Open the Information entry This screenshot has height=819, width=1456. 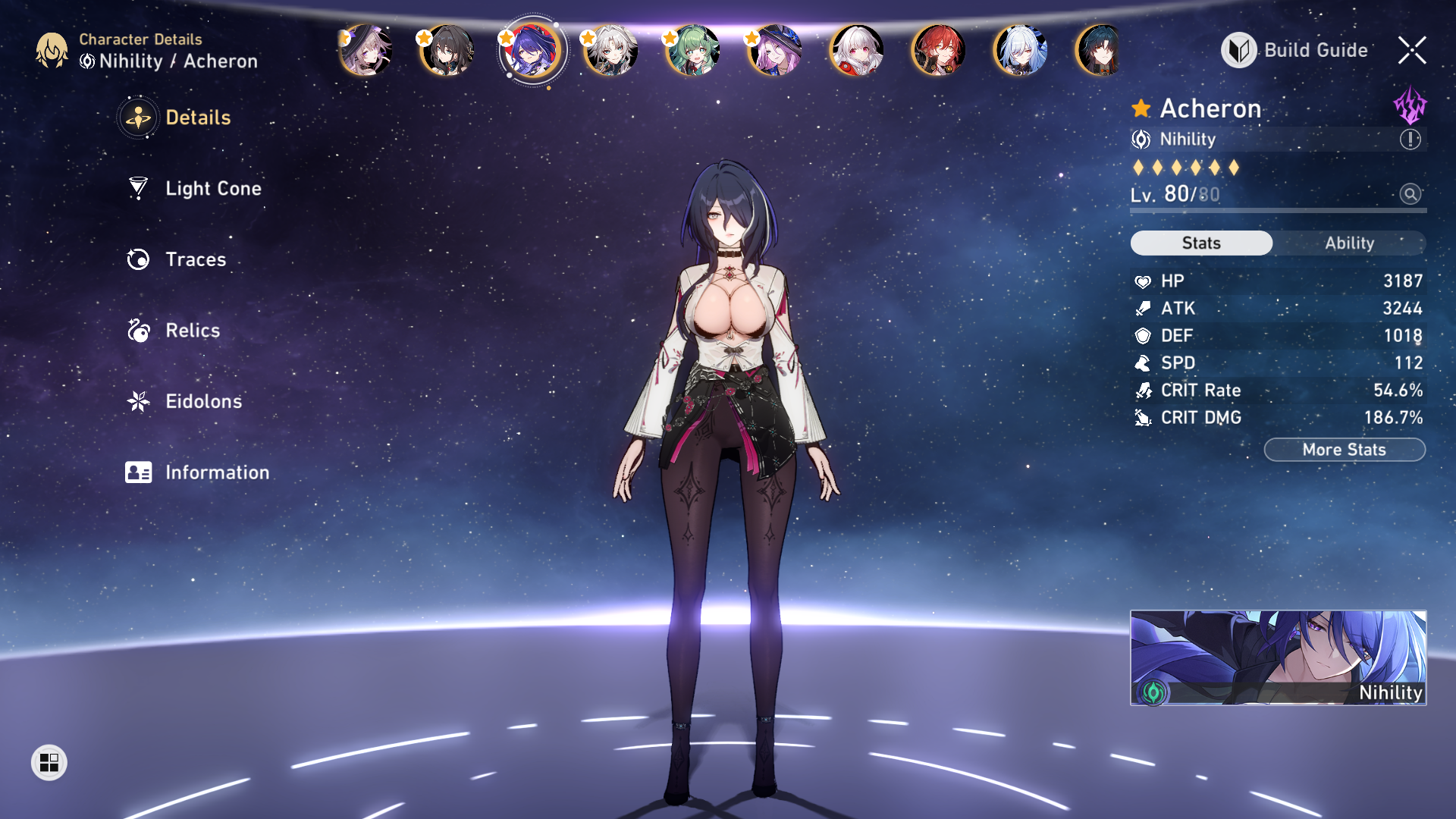pyautogui.click(x=216, y=472)
